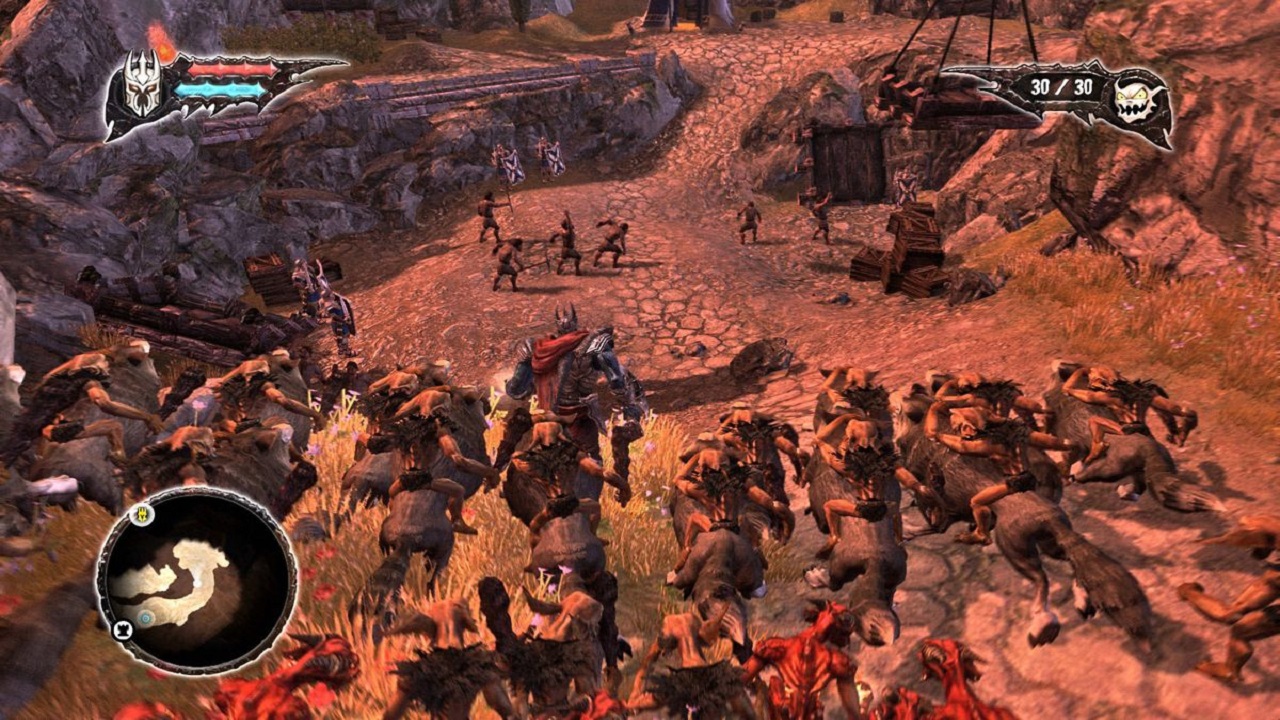Select the black tower icon on the minimap

[x=122, y=629]
